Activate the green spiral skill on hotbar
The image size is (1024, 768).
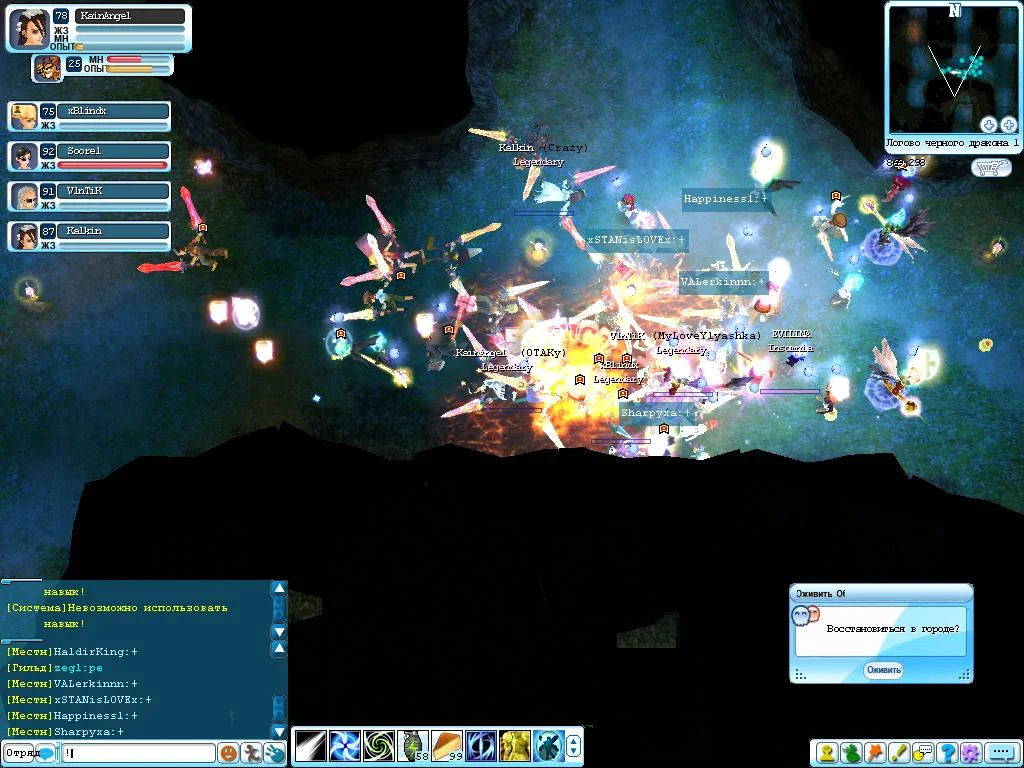pyautogui.click(x=378, y=746)
